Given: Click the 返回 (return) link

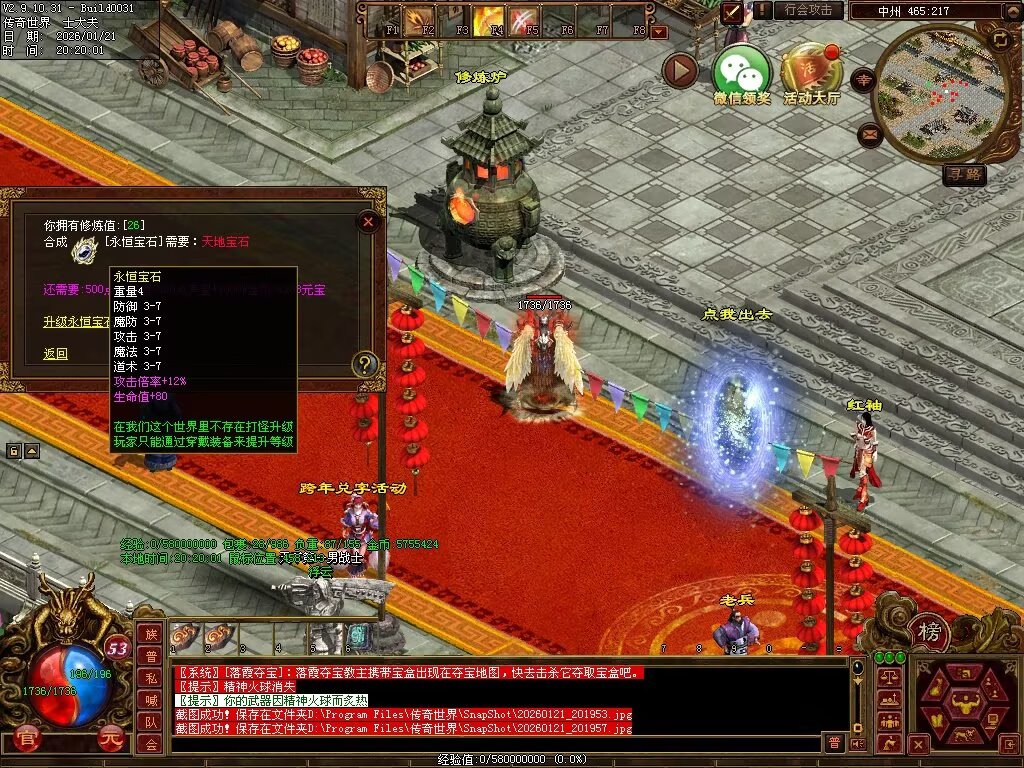Looking at the screenshot, I should coord(55,353).
